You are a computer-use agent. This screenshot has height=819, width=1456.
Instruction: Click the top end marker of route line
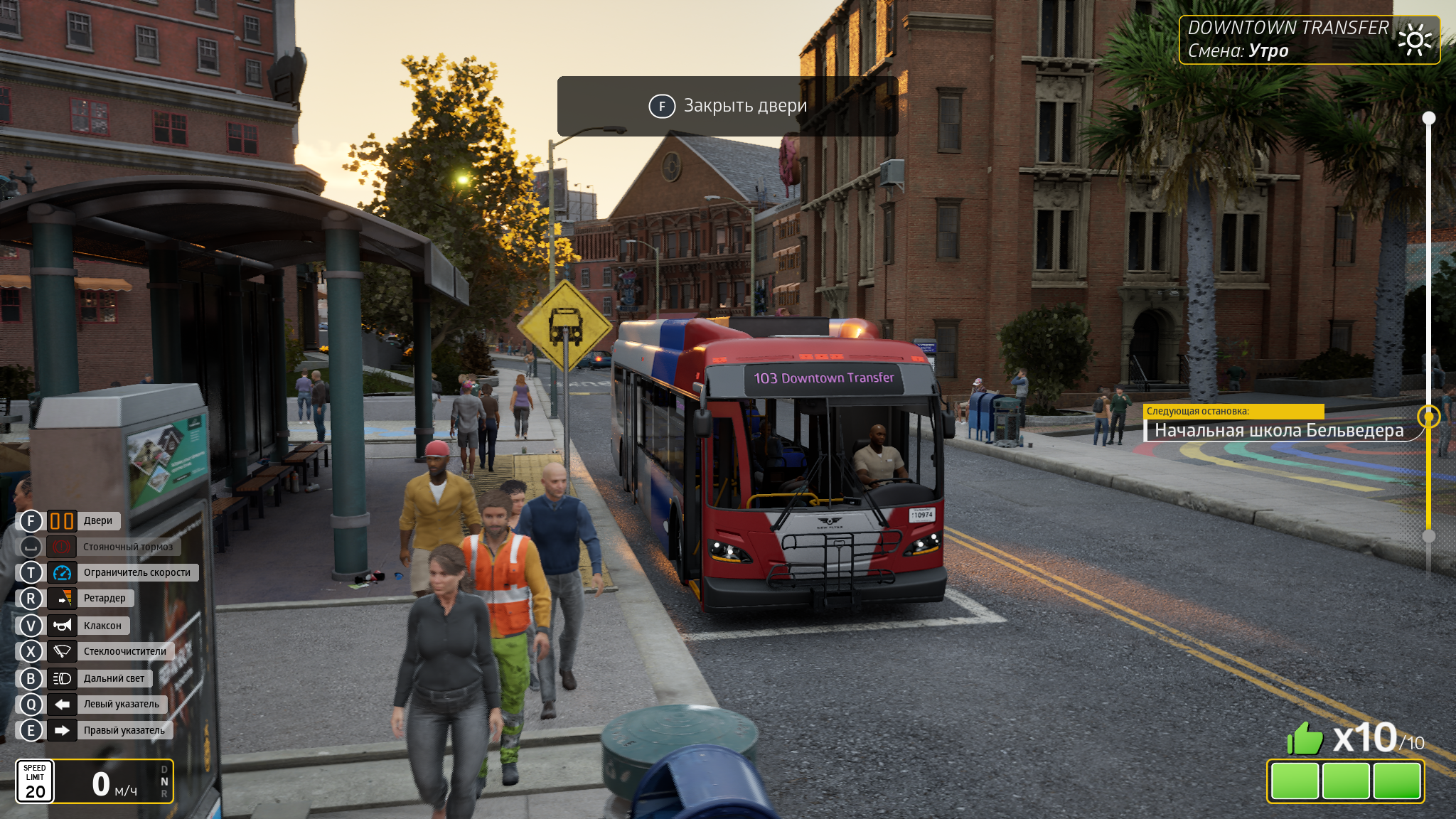click(x=1428, y=118)
